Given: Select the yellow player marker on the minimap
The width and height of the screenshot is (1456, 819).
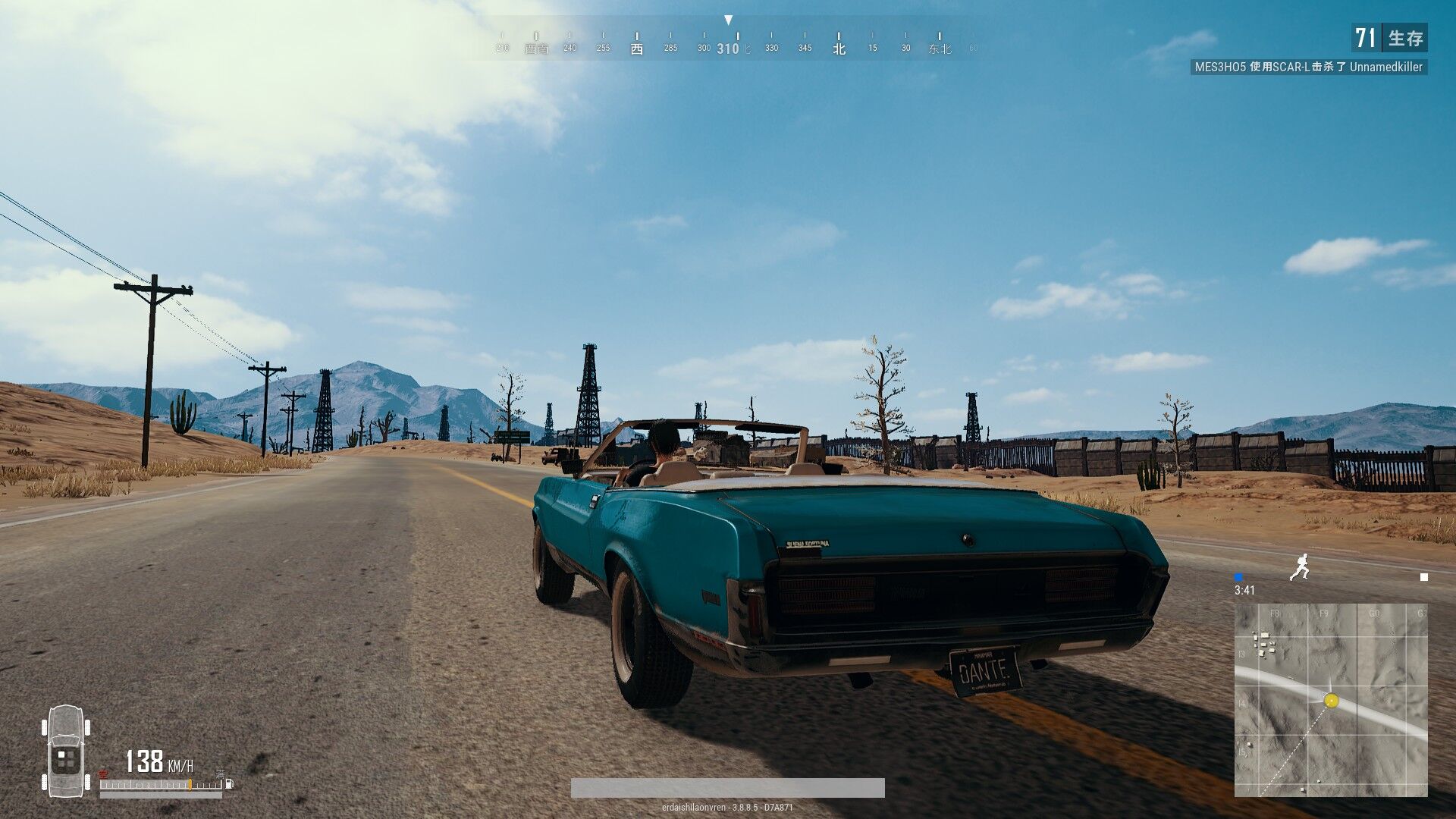Looking at the screenshot, I should [x=1331, y=700].
